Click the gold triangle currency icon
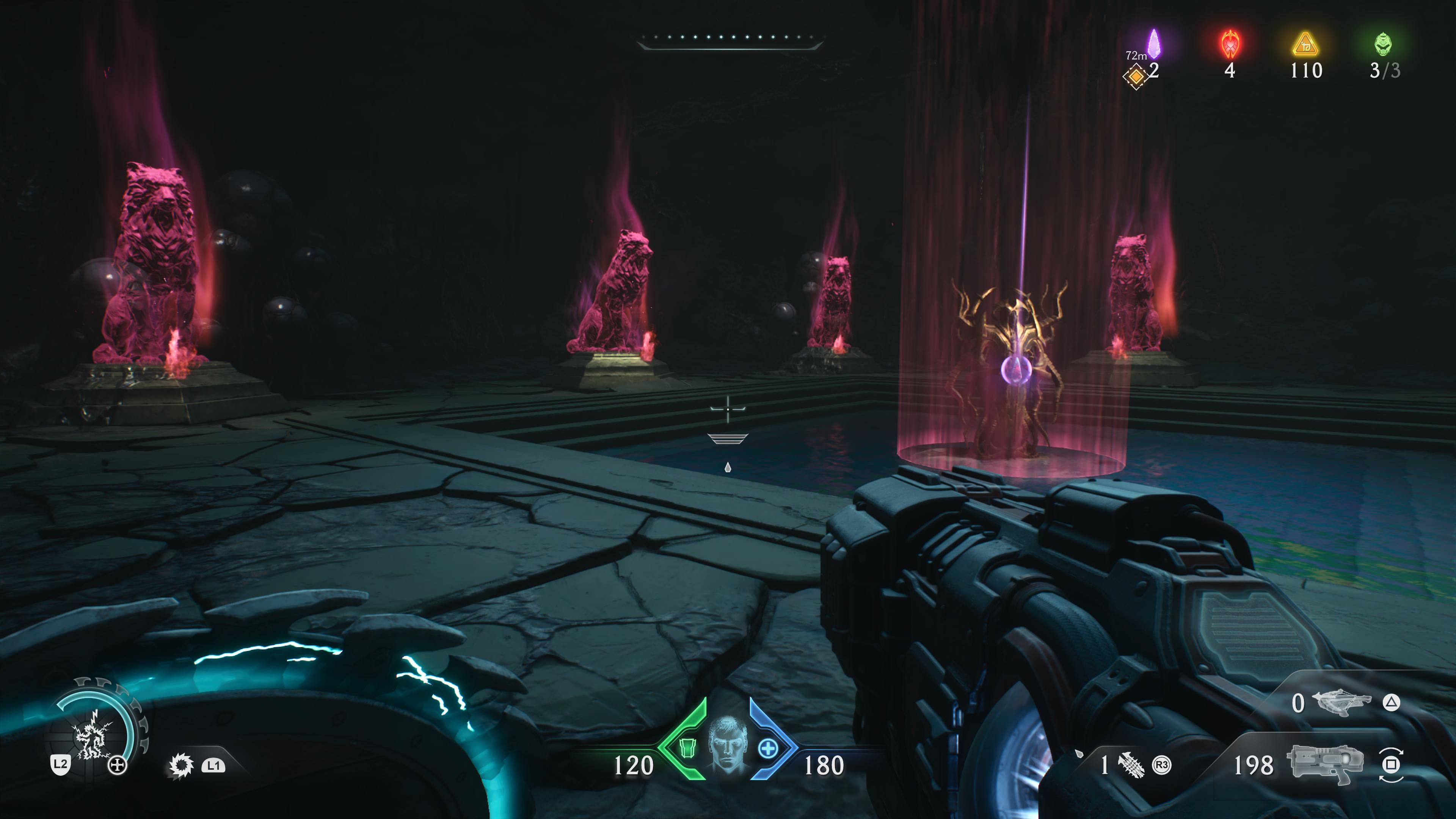 click(1305, 45)
